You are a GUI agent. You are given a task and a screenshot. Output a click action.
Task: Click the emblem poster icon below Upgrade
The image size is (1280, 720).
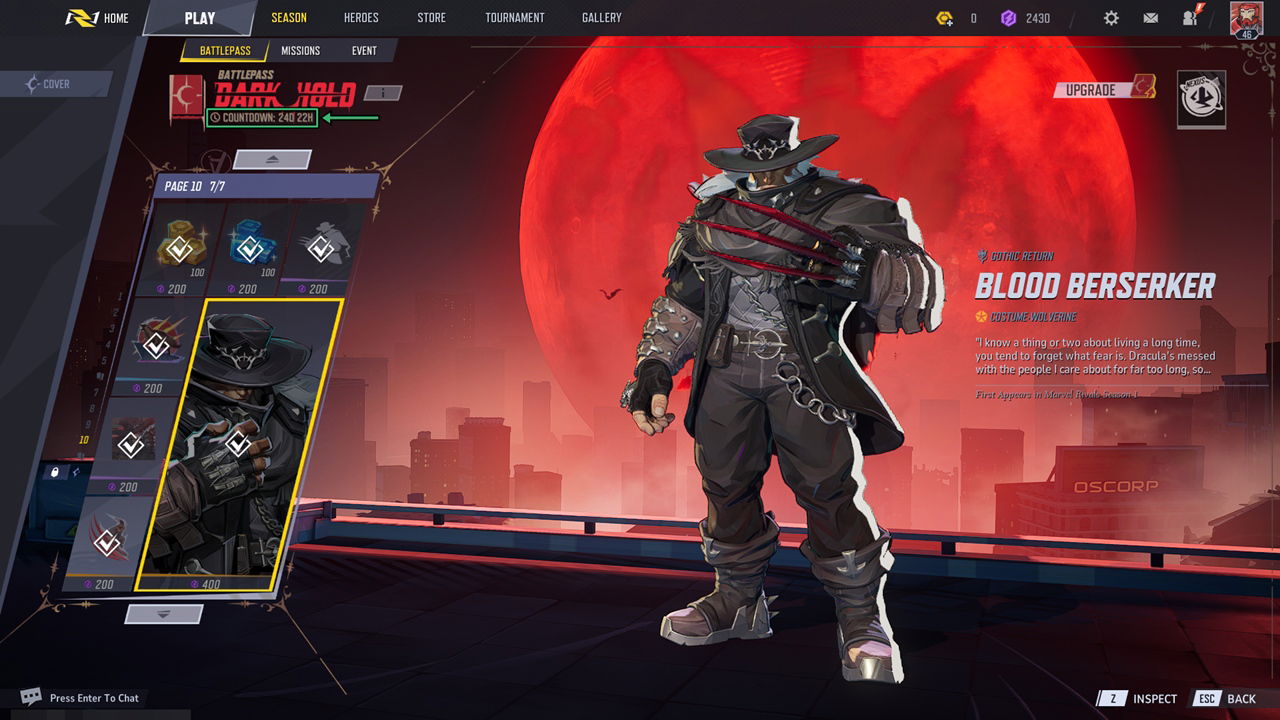click(1202, 100)
